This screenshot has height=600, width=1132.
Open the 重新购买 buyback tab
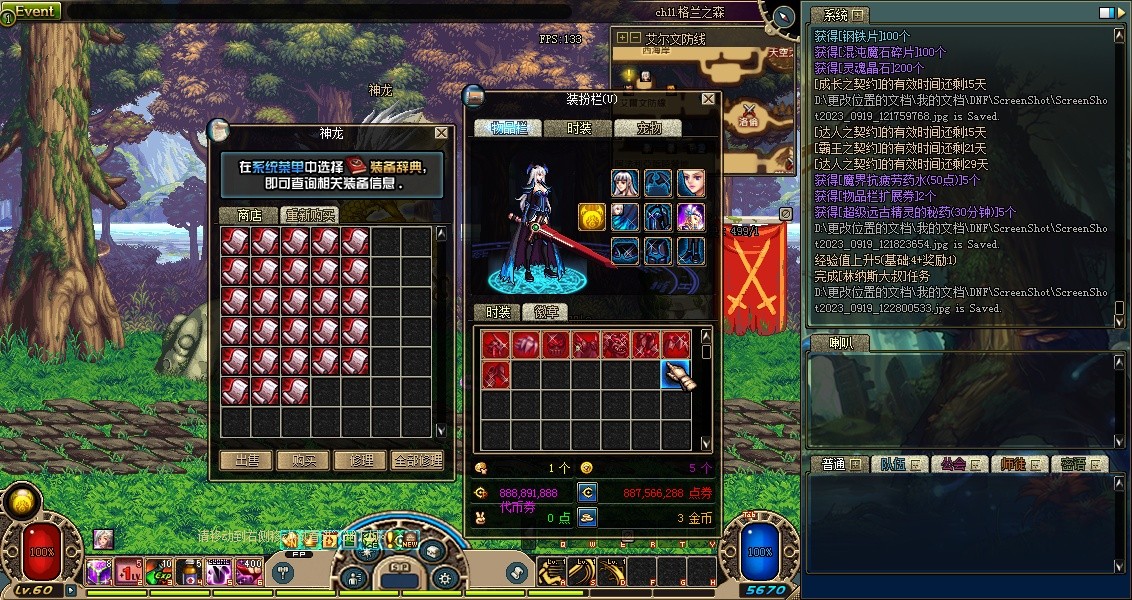309,215
